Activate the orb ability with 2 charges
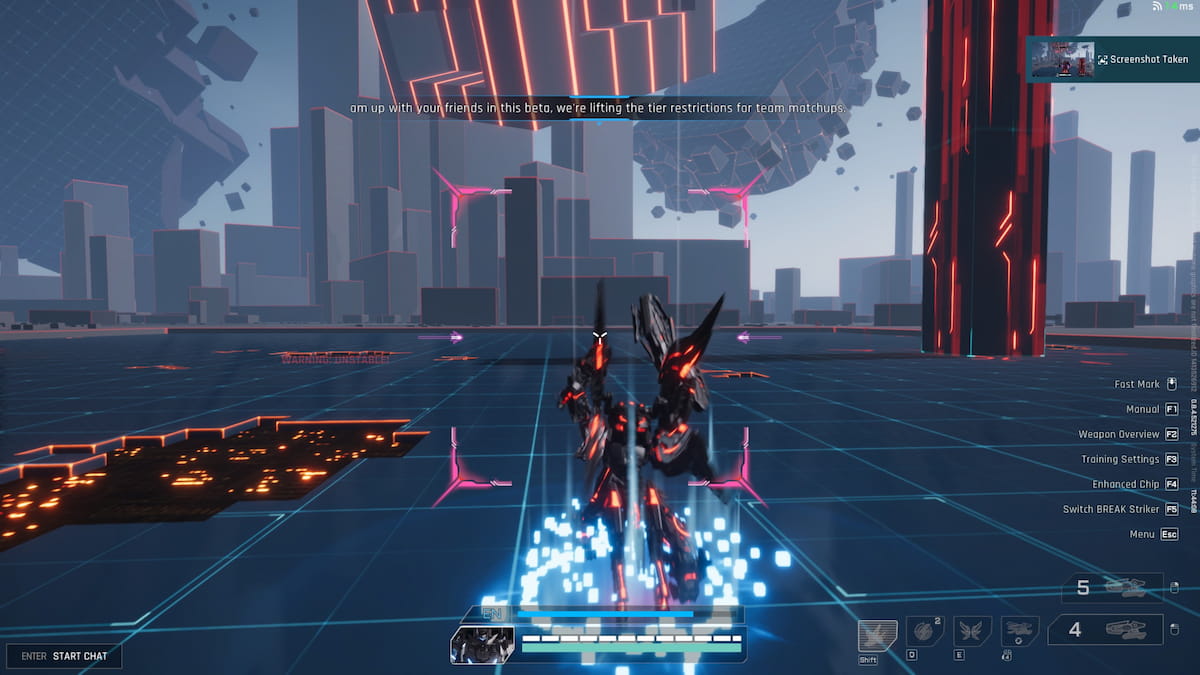Viewport: 1200px width, 675px height. [925, 632]
